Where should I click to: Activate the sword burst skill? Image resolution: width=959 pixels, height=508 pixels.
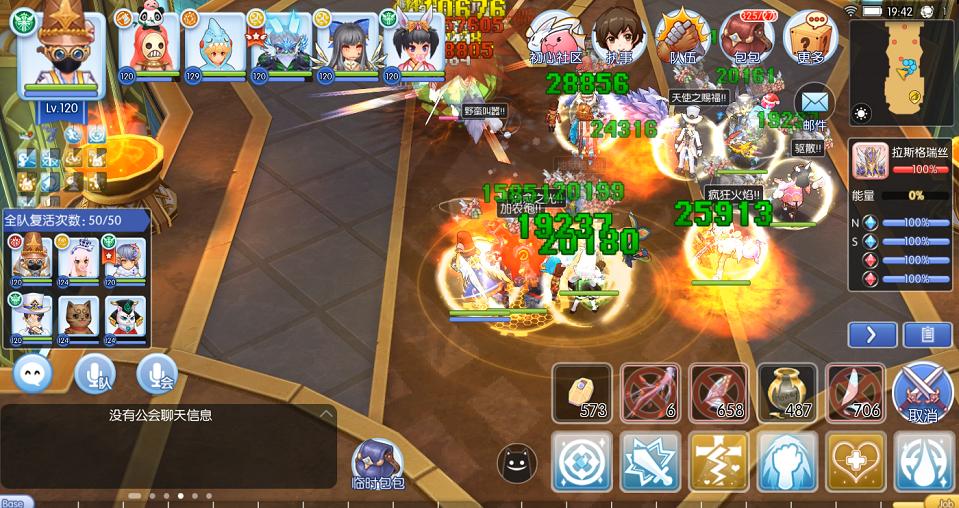pos(651,461)
